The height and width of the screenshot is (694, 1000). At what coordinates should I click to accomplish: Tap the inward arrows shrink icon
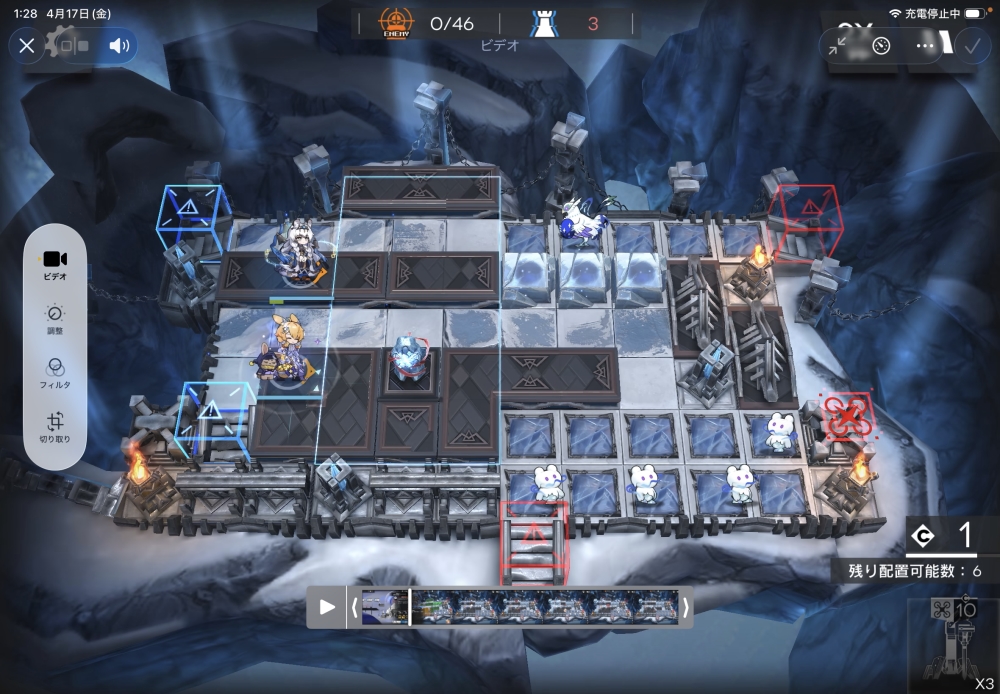coord(838,46)
